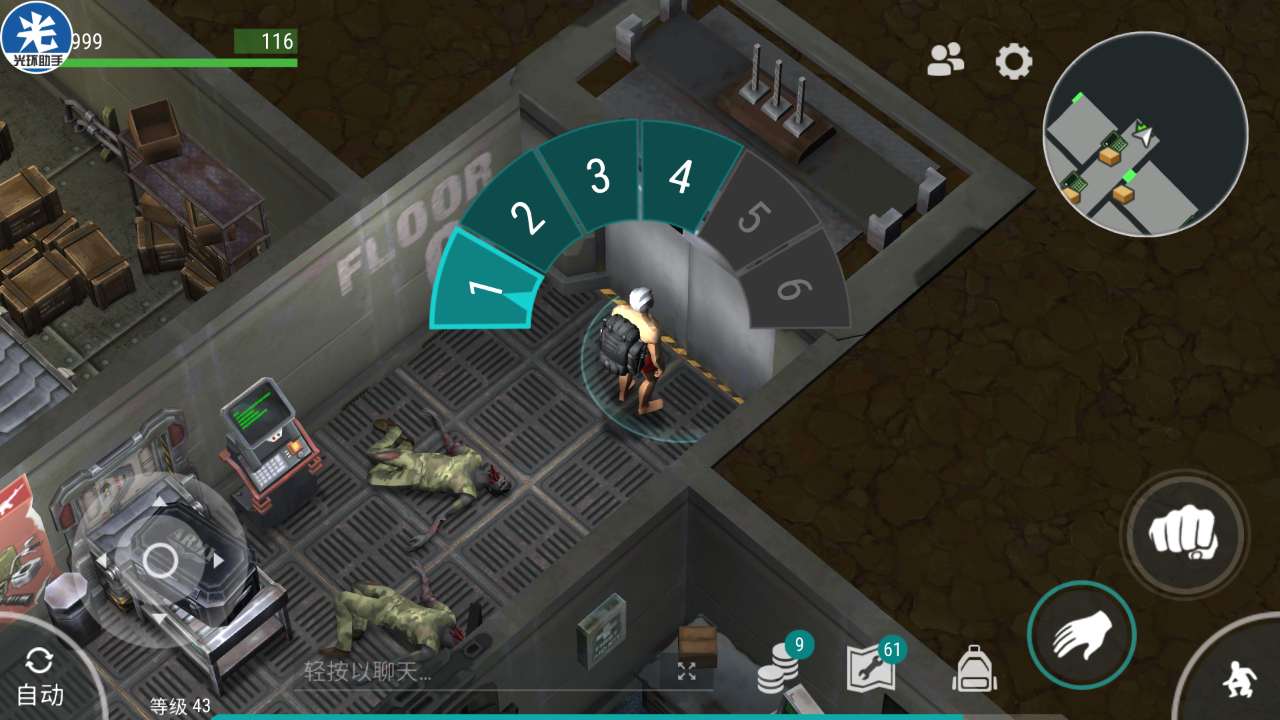Toggle the auto mode button
This screenshot has width=1280, height=720.
click(x=41, y=677)
